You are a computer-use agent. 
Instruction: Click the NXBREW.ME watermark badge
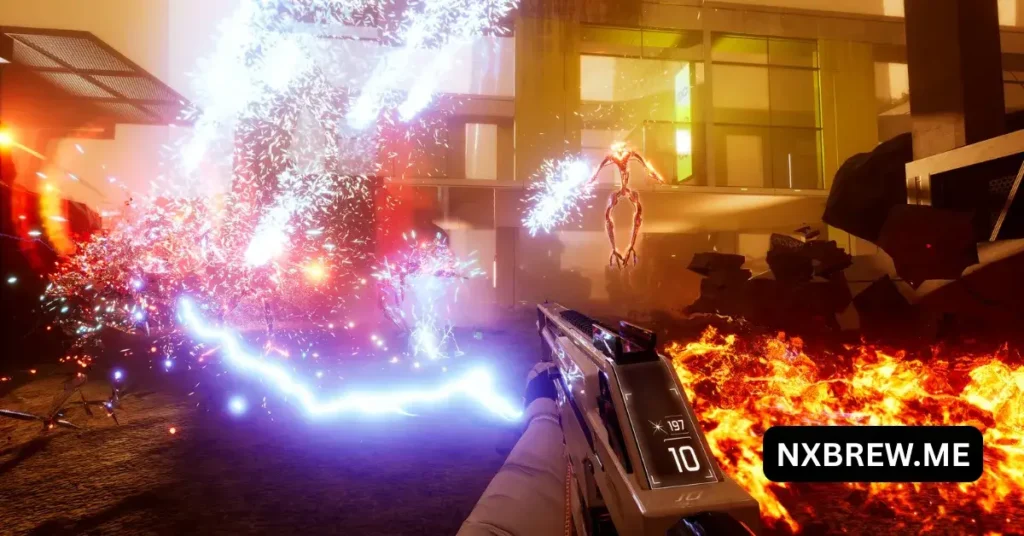(x=872, y=455)
